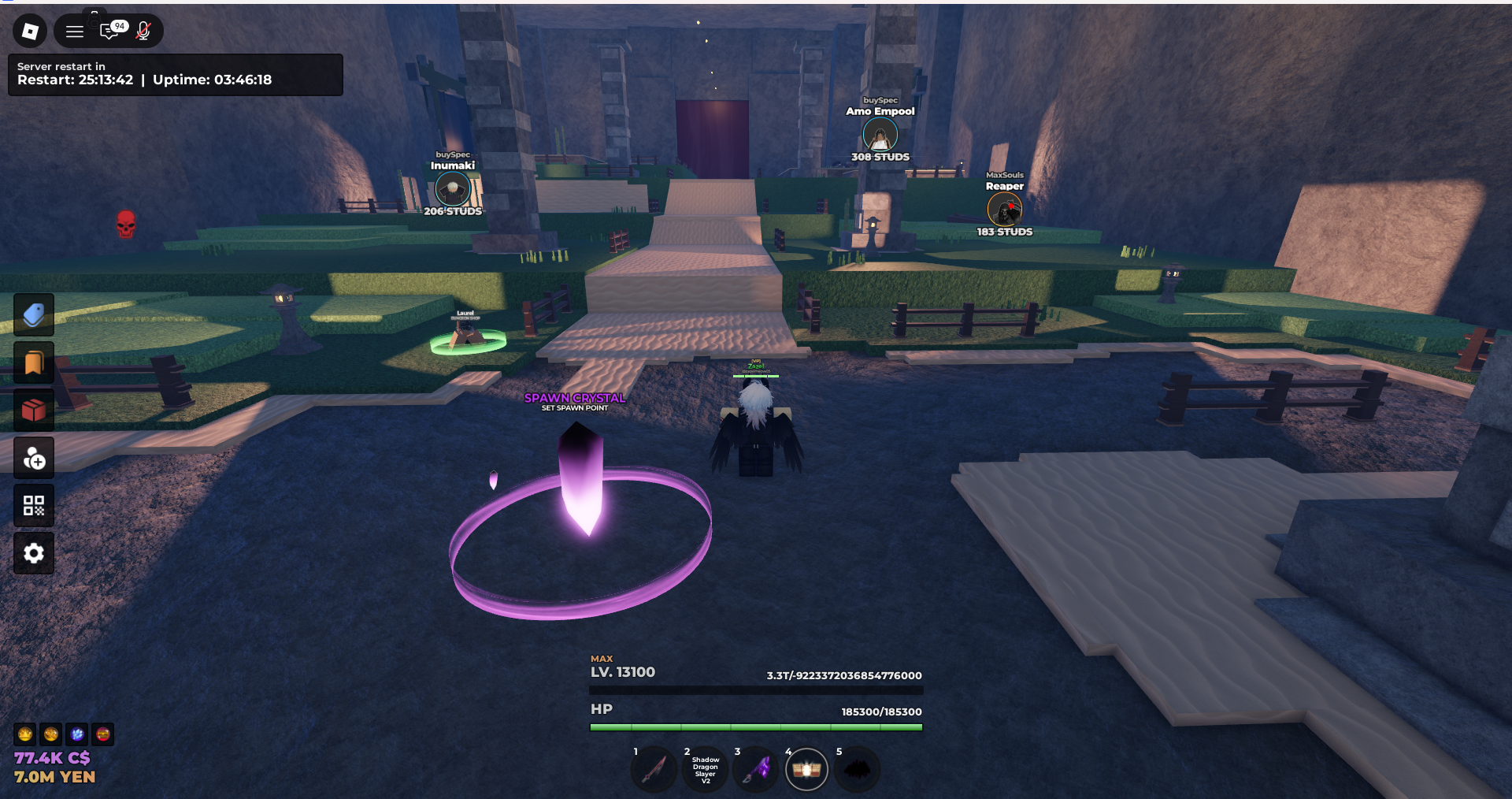Click the red treasure chest currency icon

(x=102, y=734)
